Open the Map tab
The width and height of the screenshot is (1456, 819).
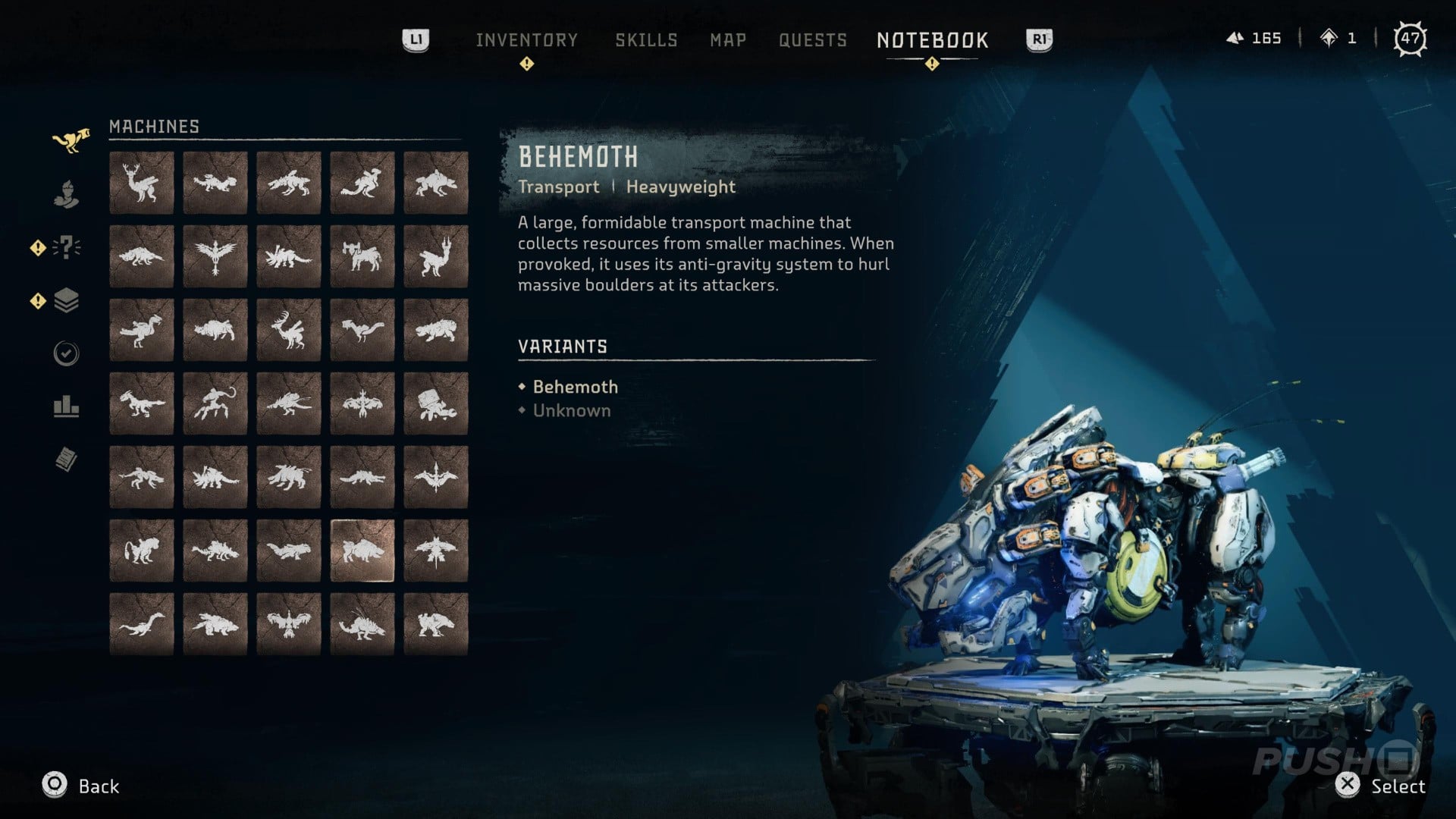[727, 39]
